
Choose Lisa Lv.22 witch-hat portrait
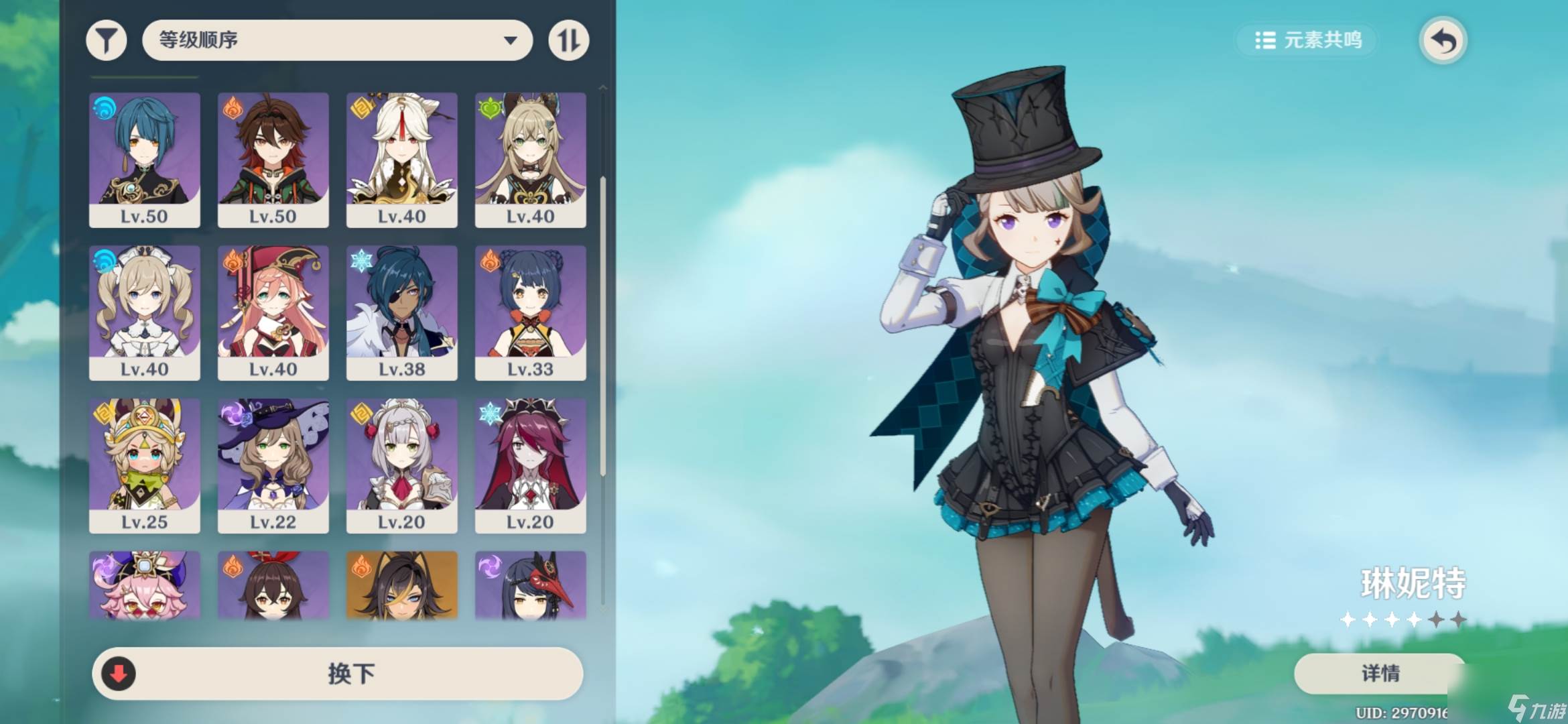coord(273,465)
